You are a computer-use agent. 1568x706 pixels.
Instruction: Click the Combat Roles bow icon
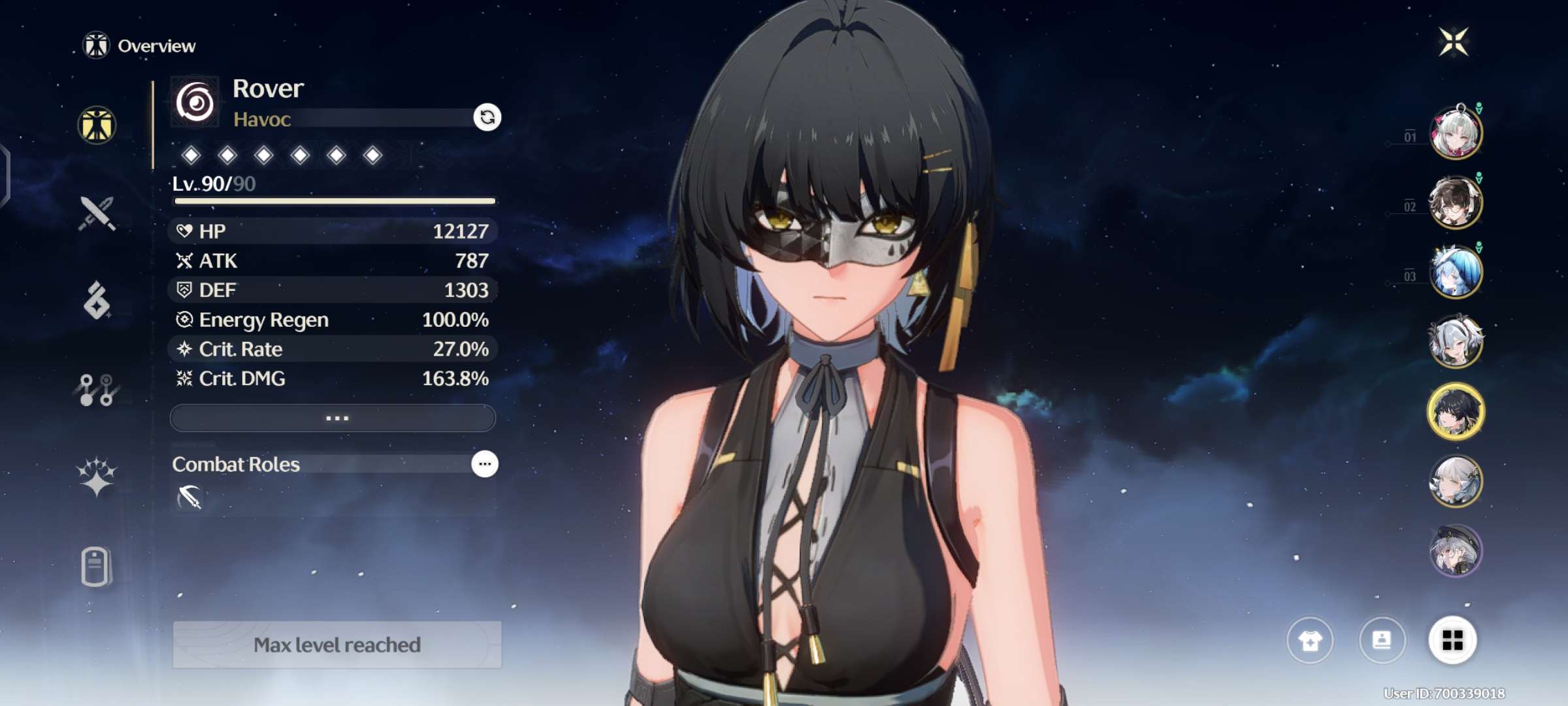pyautogui.click(x=189, y=497)
